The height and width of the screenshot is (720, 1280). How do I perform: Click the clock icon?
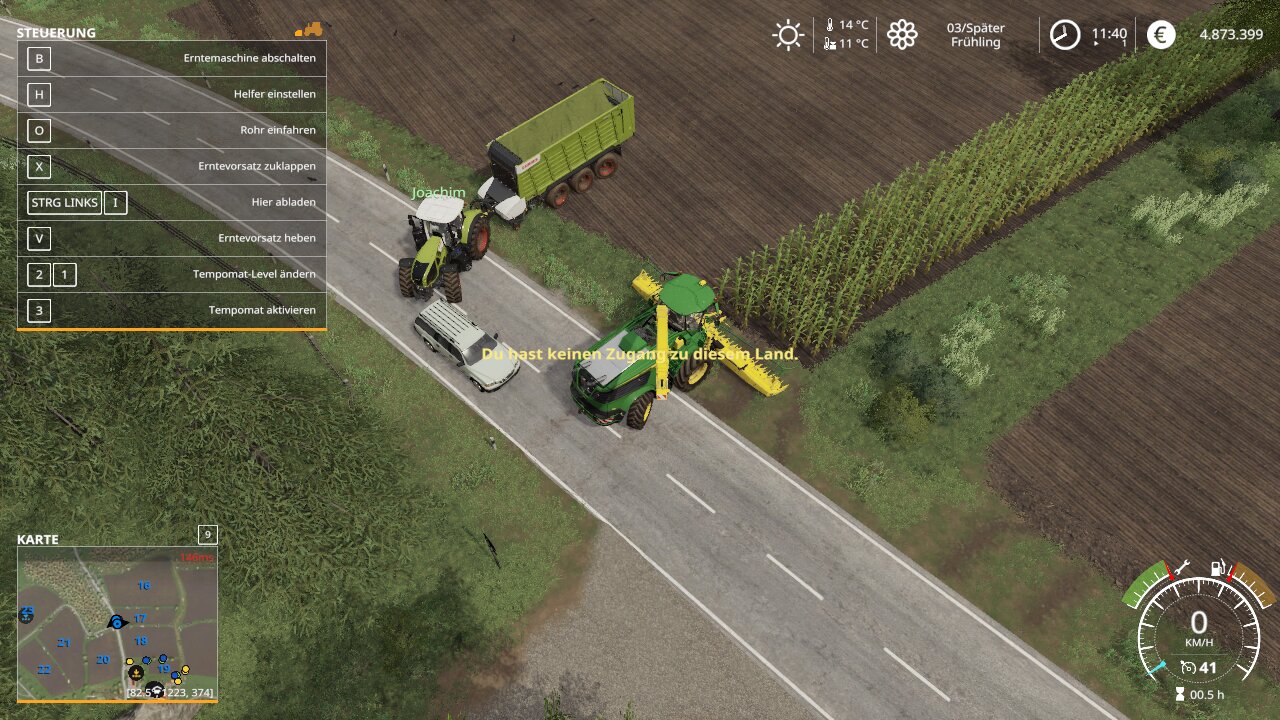coord(1064,35)
